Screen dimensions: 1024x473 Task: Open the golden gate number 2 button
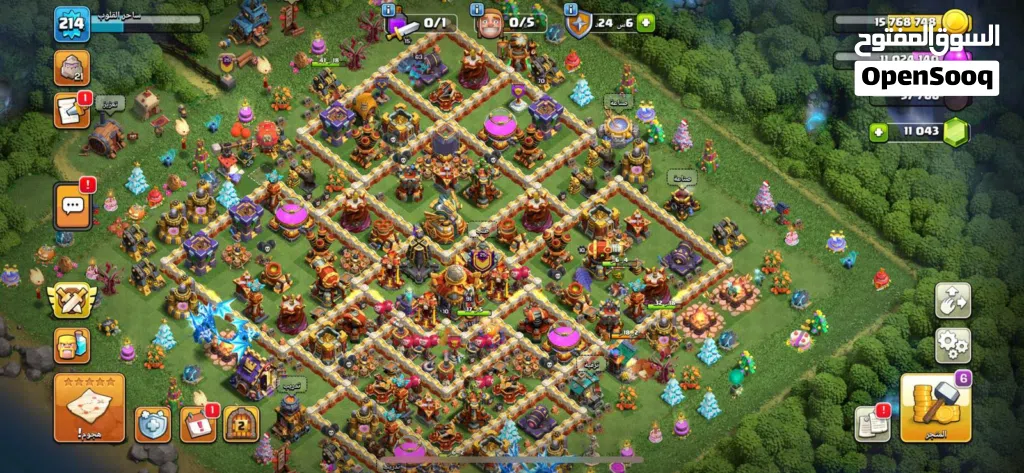[241, 424]
